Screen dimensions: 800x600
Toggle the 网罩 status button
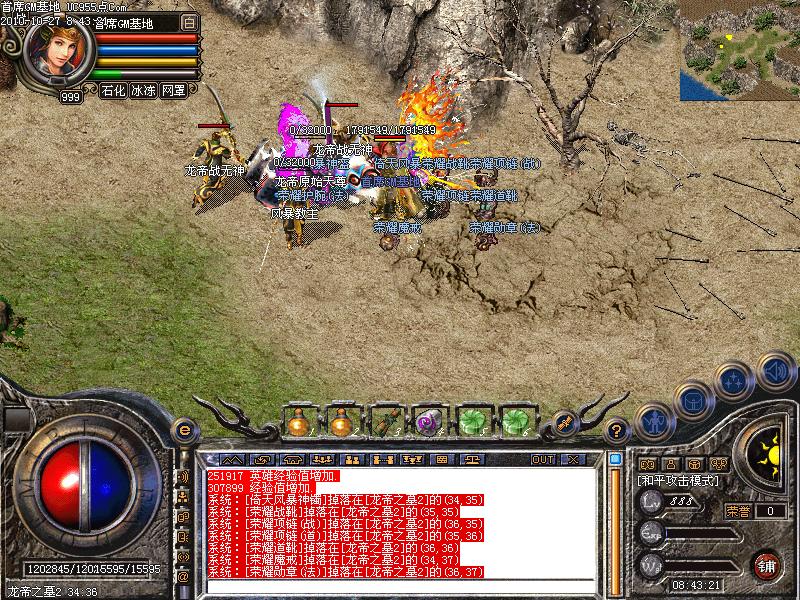[173, 90]
